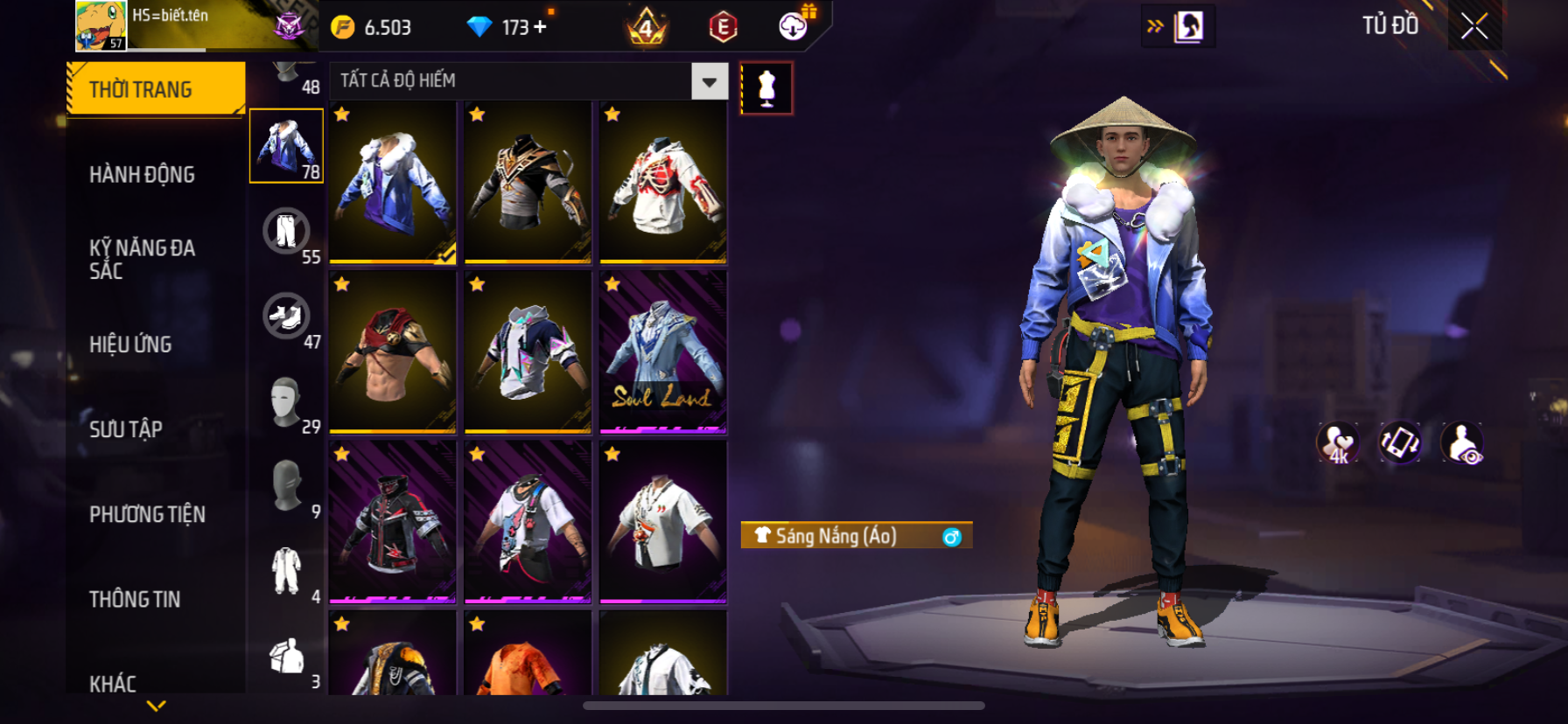This screenshot has height=724, width=1568.
Task: Open the player profile avatar
Action: pyautogui.click(x=101, y=26)
